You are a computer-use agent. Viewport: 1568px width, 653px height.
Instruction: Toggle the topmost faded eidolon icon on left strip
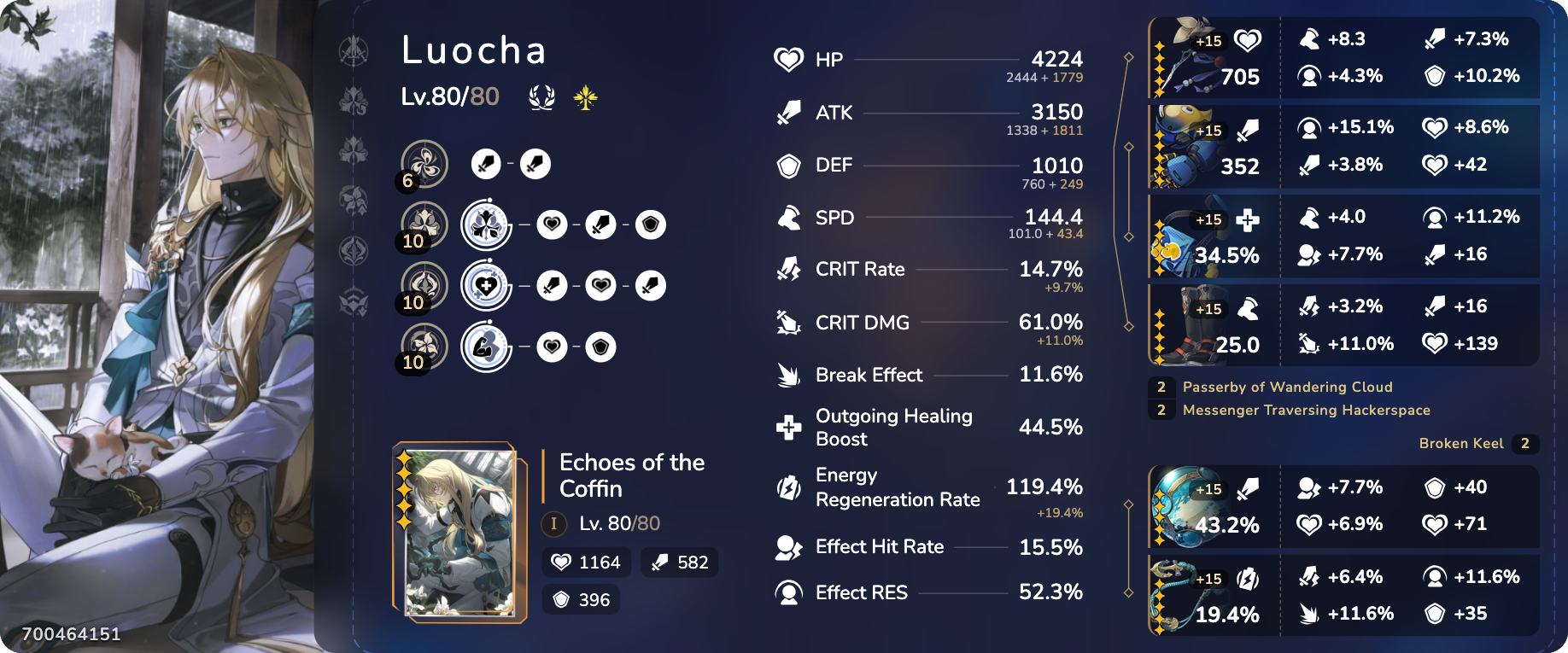pyautogui.click(x=354, y=50)
